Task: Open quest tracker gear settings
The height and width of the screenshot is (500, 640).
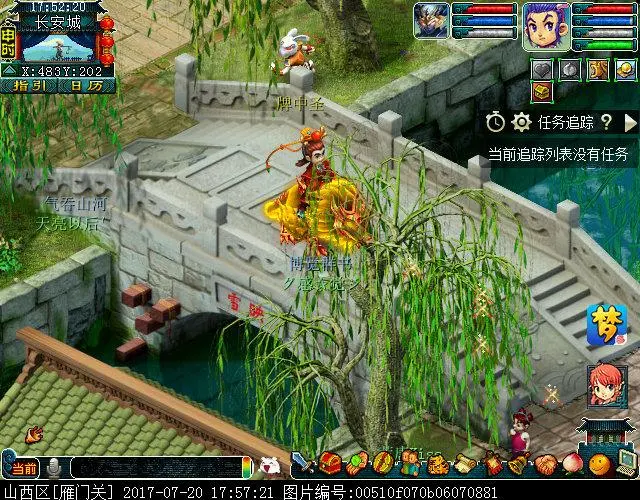Action: pyautogui.click(x=520, y=122)
